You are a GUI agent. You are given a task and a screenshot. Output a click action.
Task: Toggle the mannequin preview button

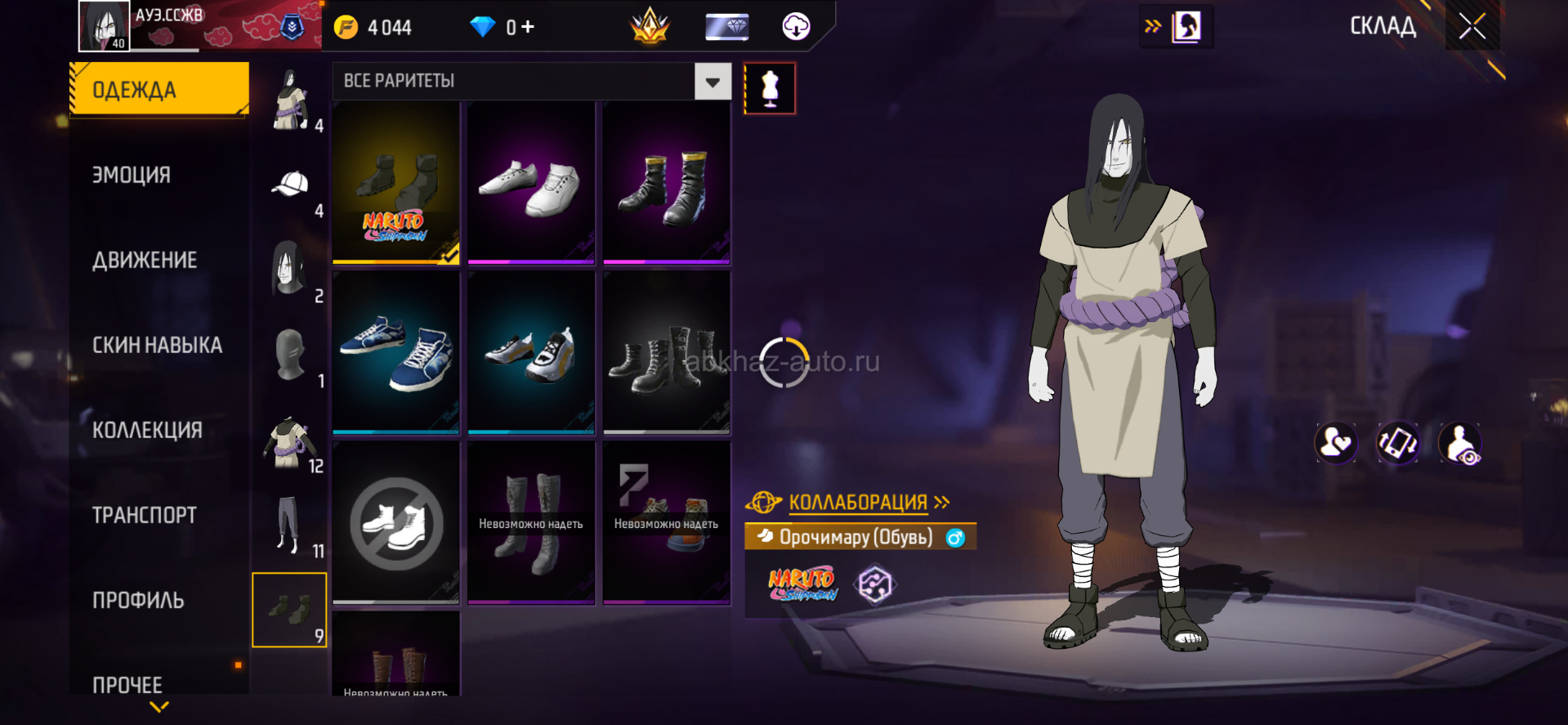770,88
